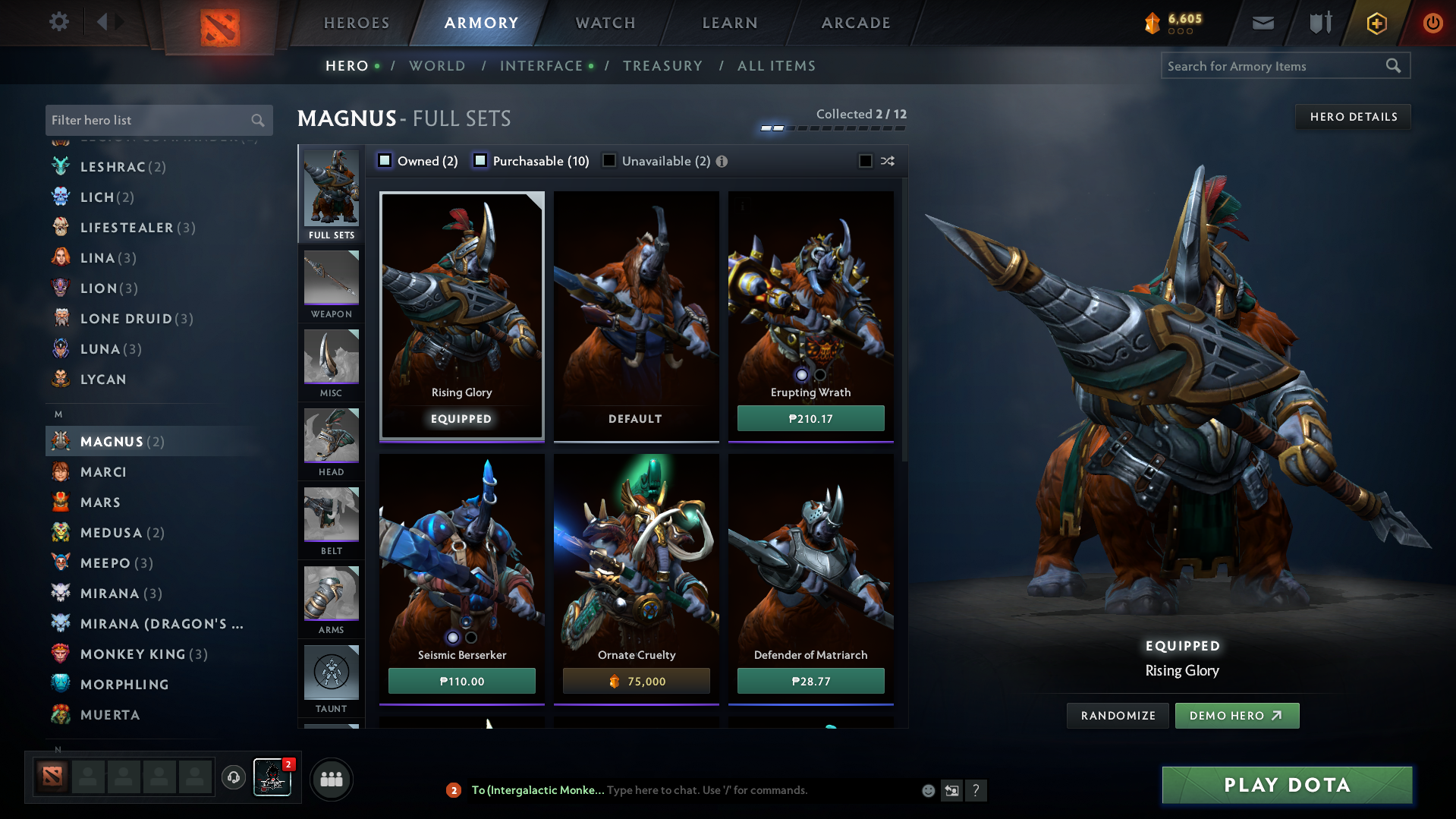Quit the game with power button
This screenshot has height=819, width=1456.
tap(1432, 23)
